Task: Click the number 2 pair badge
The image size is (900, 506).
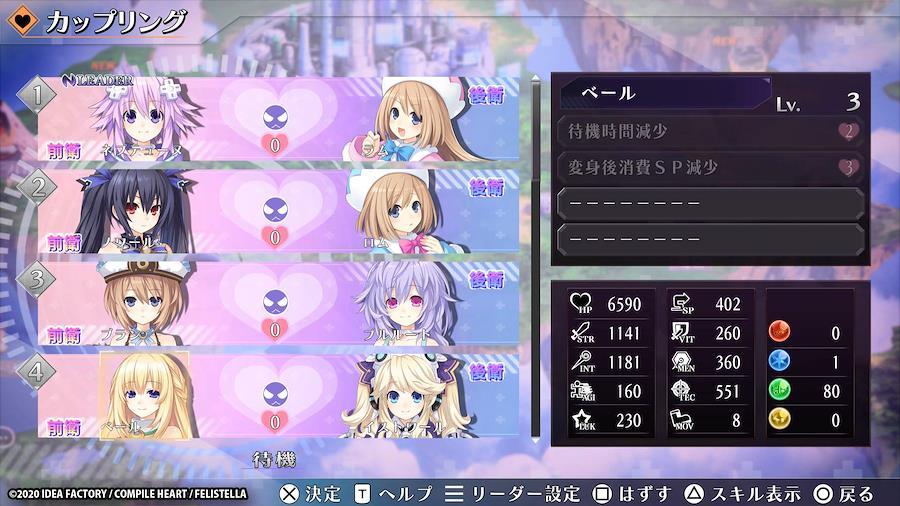Action: point(38,188)
